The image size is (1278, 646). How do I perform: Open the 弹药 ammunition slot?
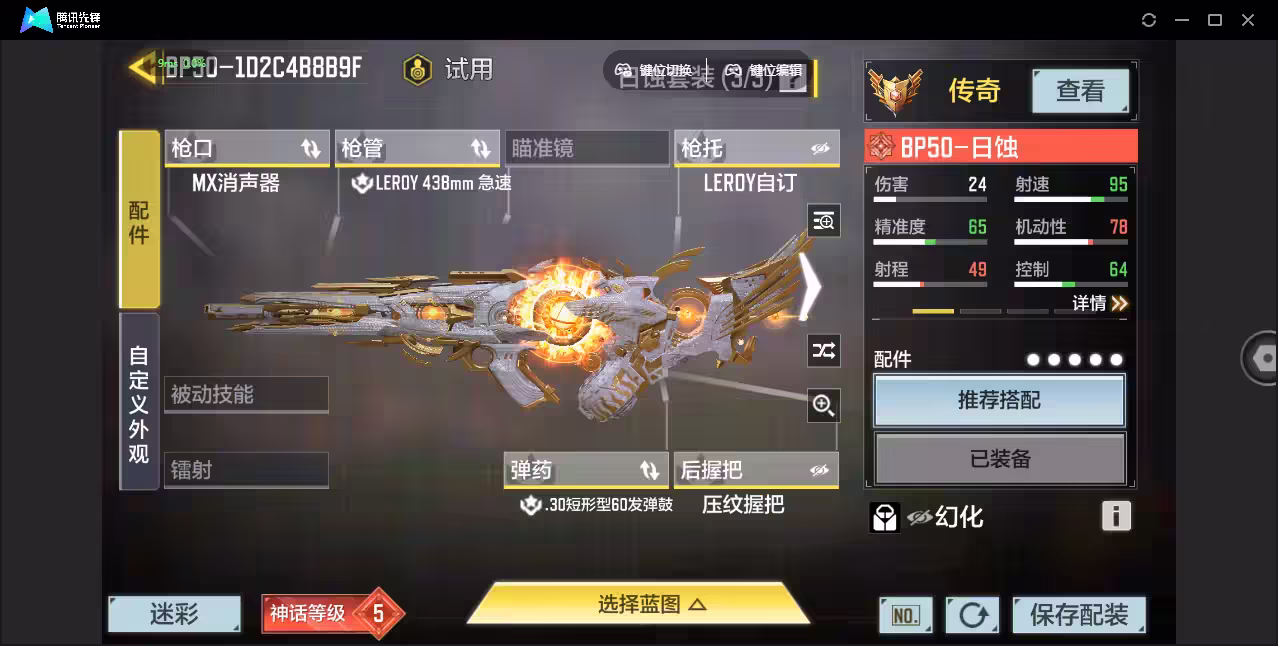(x=585, y=470)
